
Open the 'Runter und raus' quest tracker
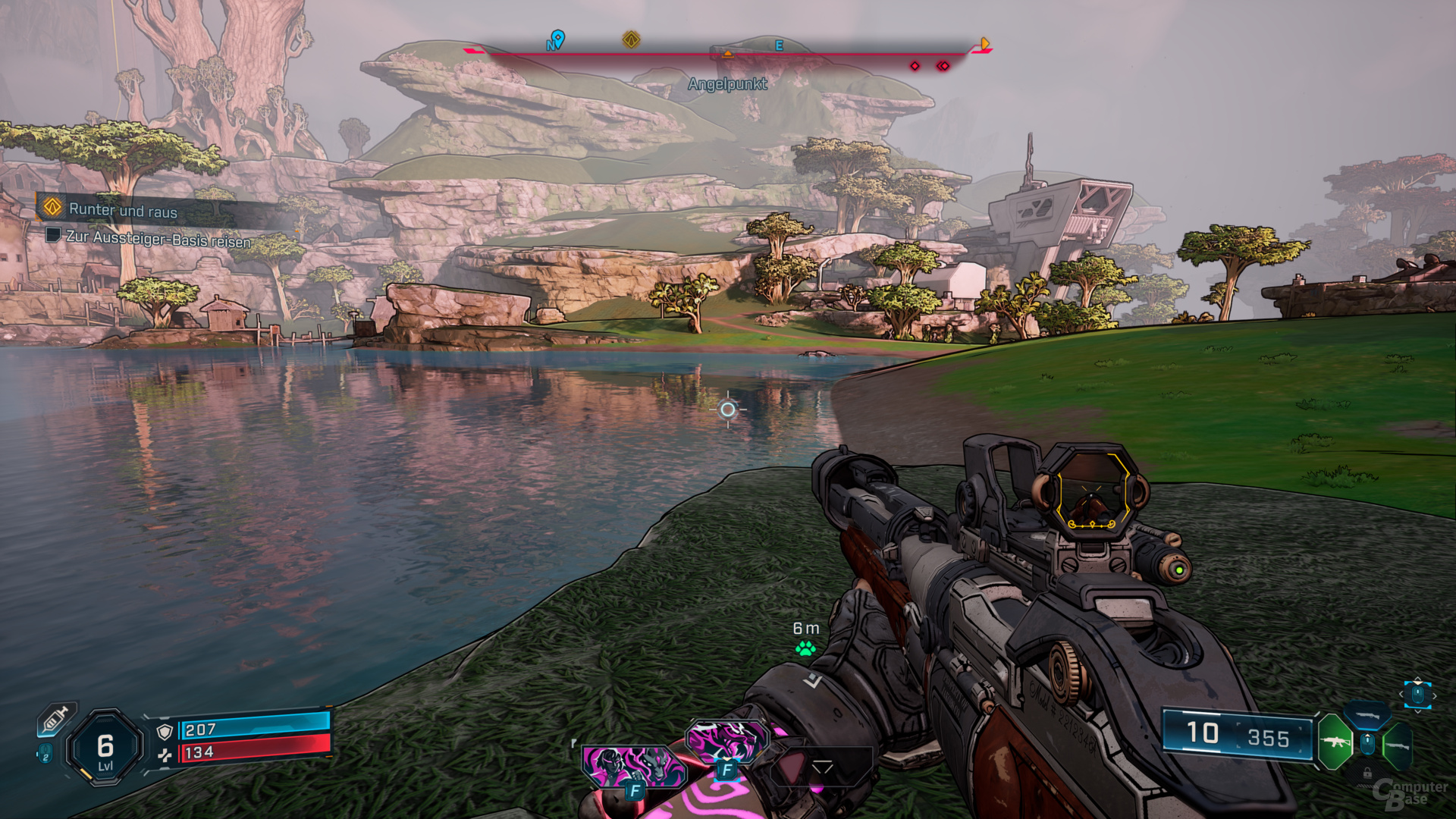coord(121,209)
